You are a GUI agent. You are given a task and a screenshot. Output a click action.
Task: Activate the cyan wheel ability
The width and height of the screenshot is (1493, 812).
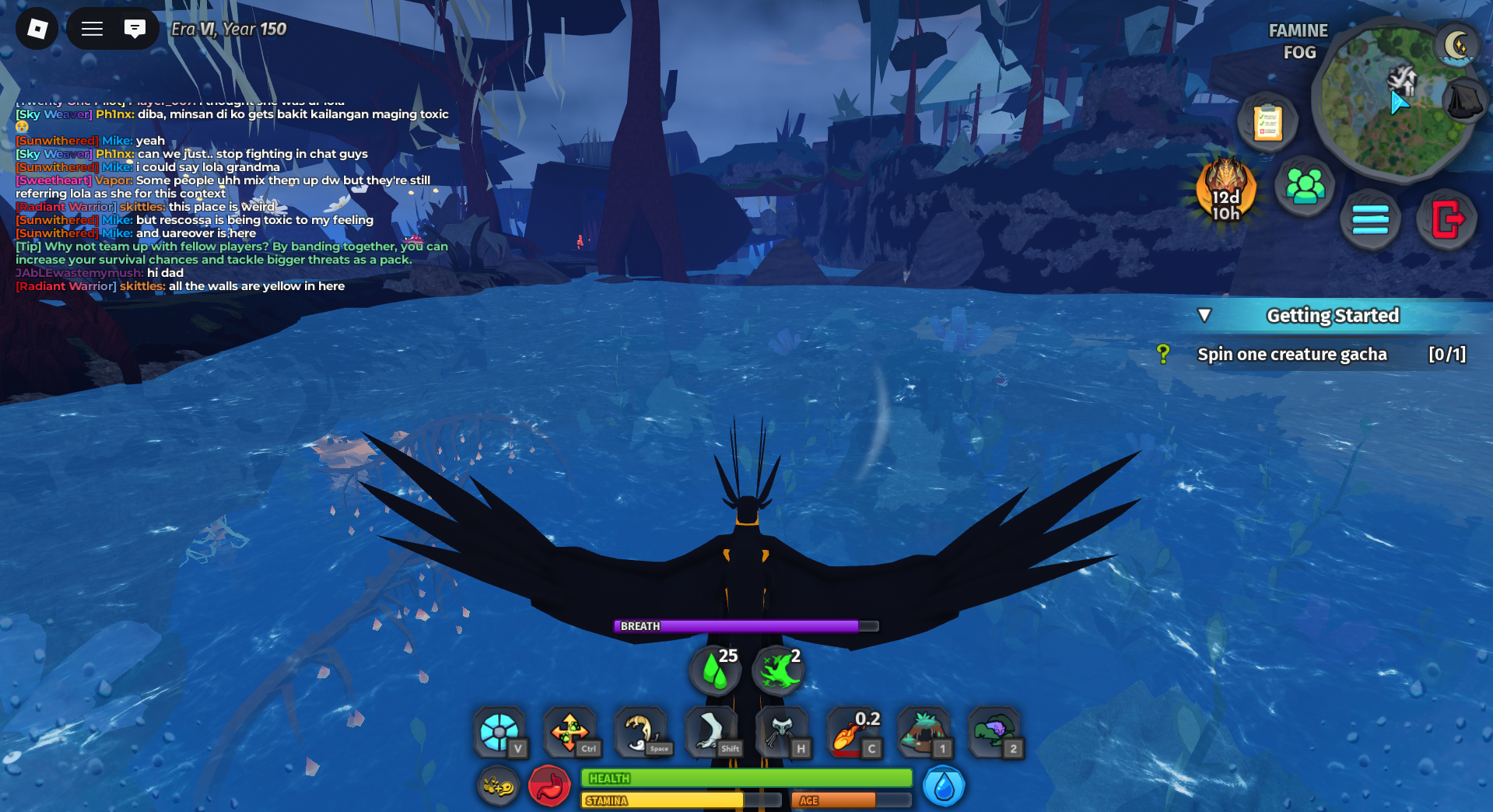click(x=499, y=732)
